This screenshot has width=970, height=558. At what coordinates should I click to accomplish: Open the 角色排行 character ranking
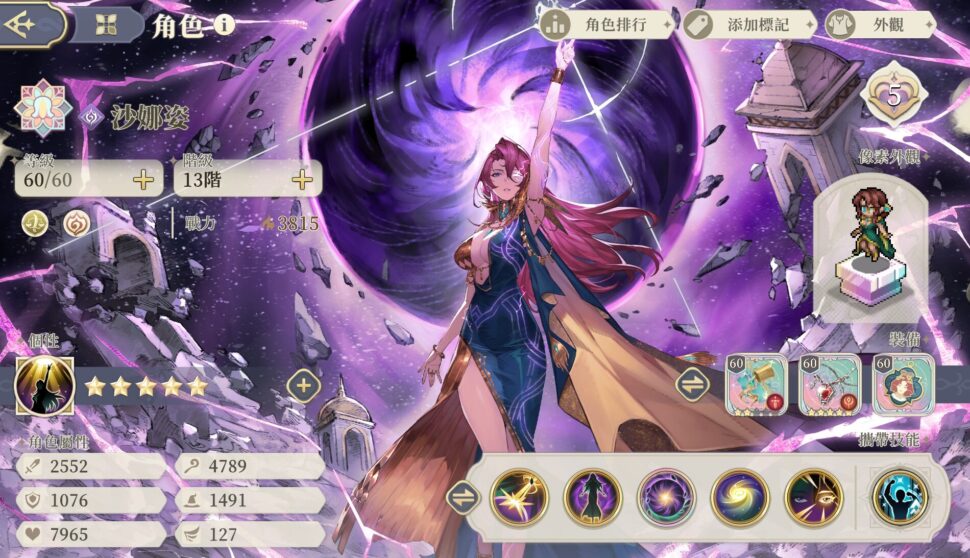(x=607, y=25)
